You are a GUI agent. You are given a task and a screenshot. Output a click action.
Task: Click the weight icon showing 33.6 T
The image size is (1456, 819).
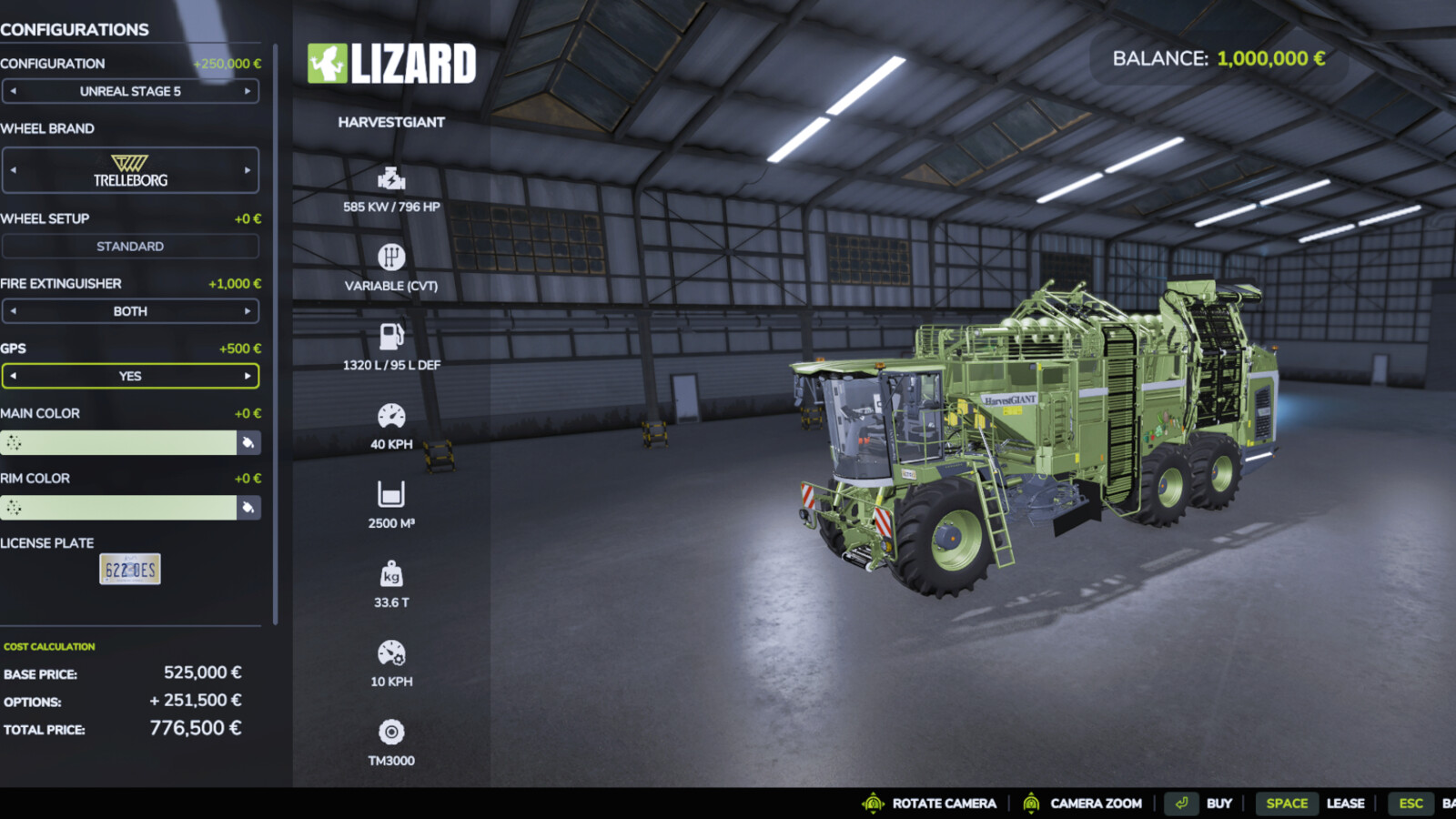[x=391, y=575]
